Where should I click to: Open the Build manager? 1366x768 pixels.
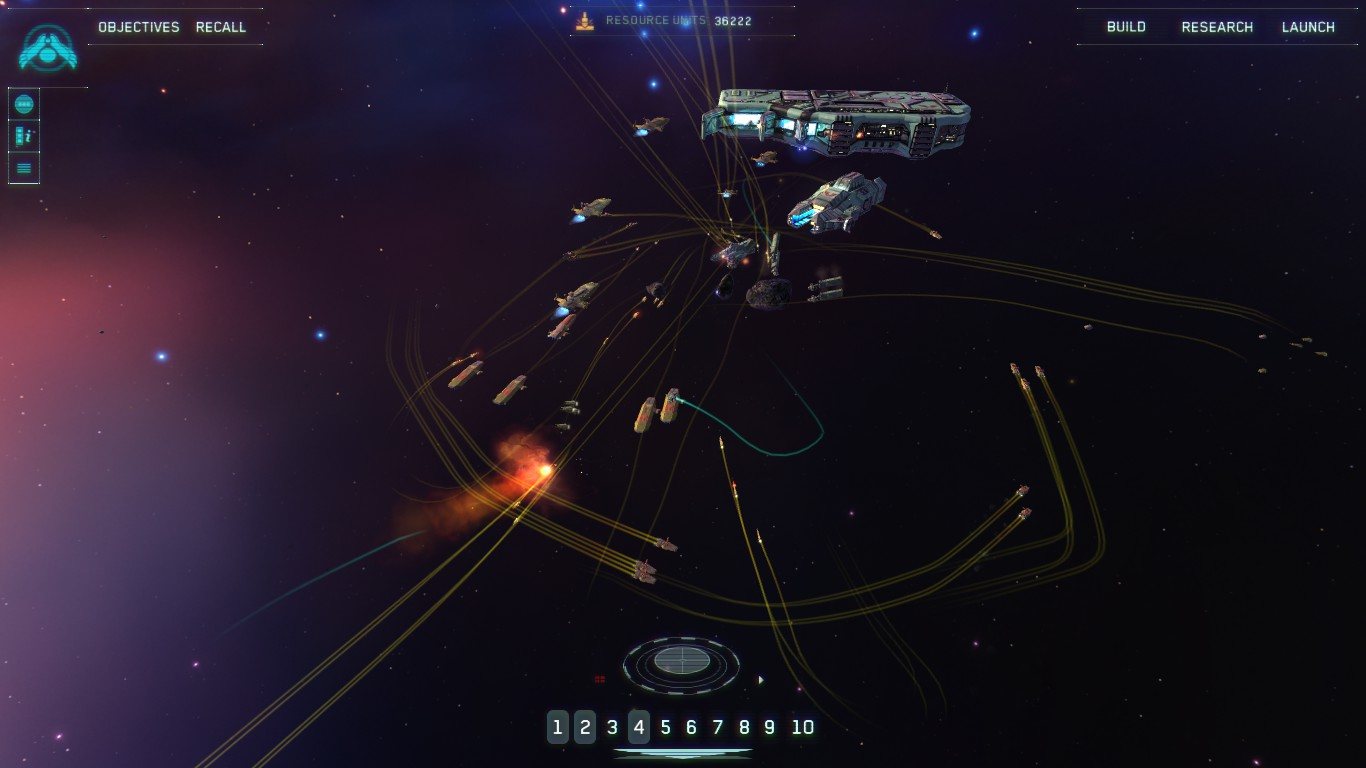[x=1126, y=27]
